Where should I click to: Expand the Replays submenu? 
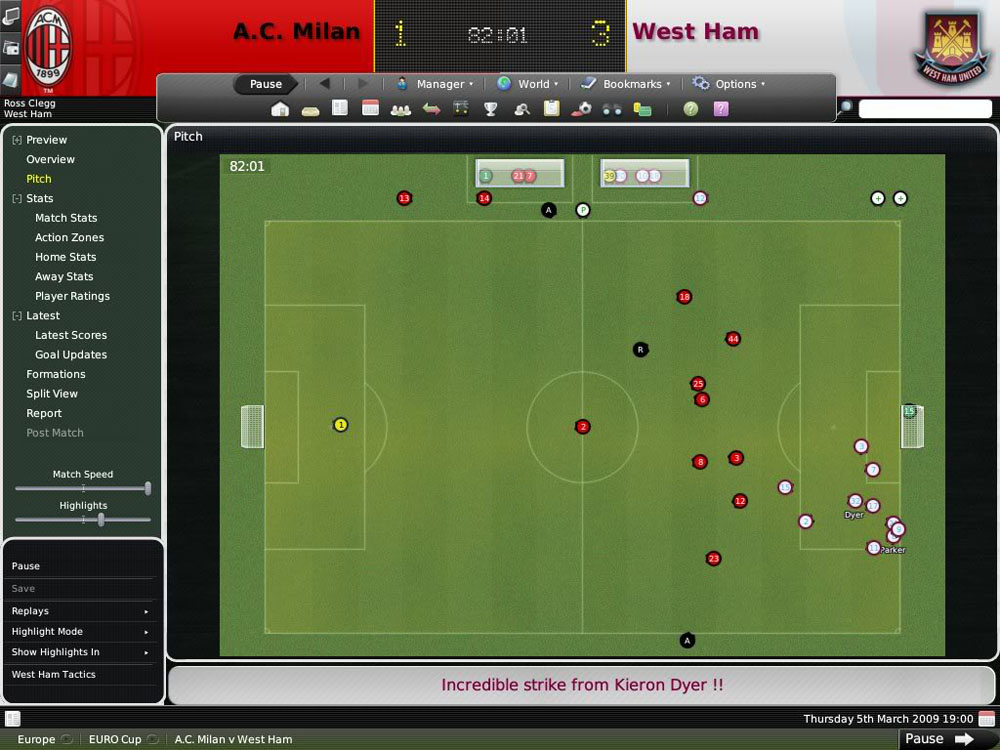point(80,611)
